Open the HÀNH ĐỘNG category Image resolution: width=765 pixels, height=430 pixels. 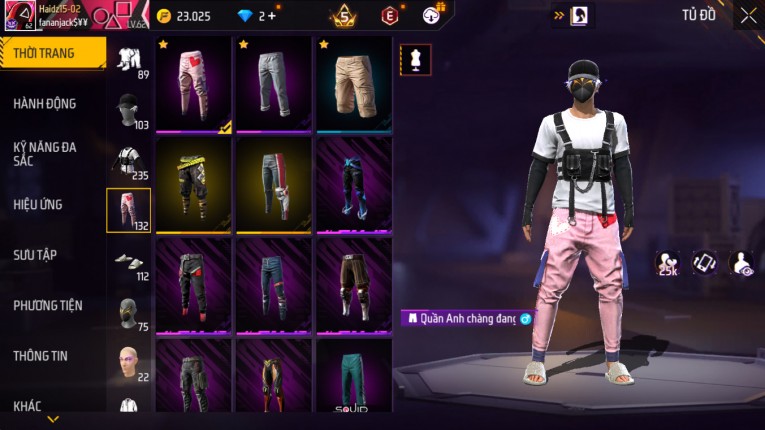pos(45,103)
